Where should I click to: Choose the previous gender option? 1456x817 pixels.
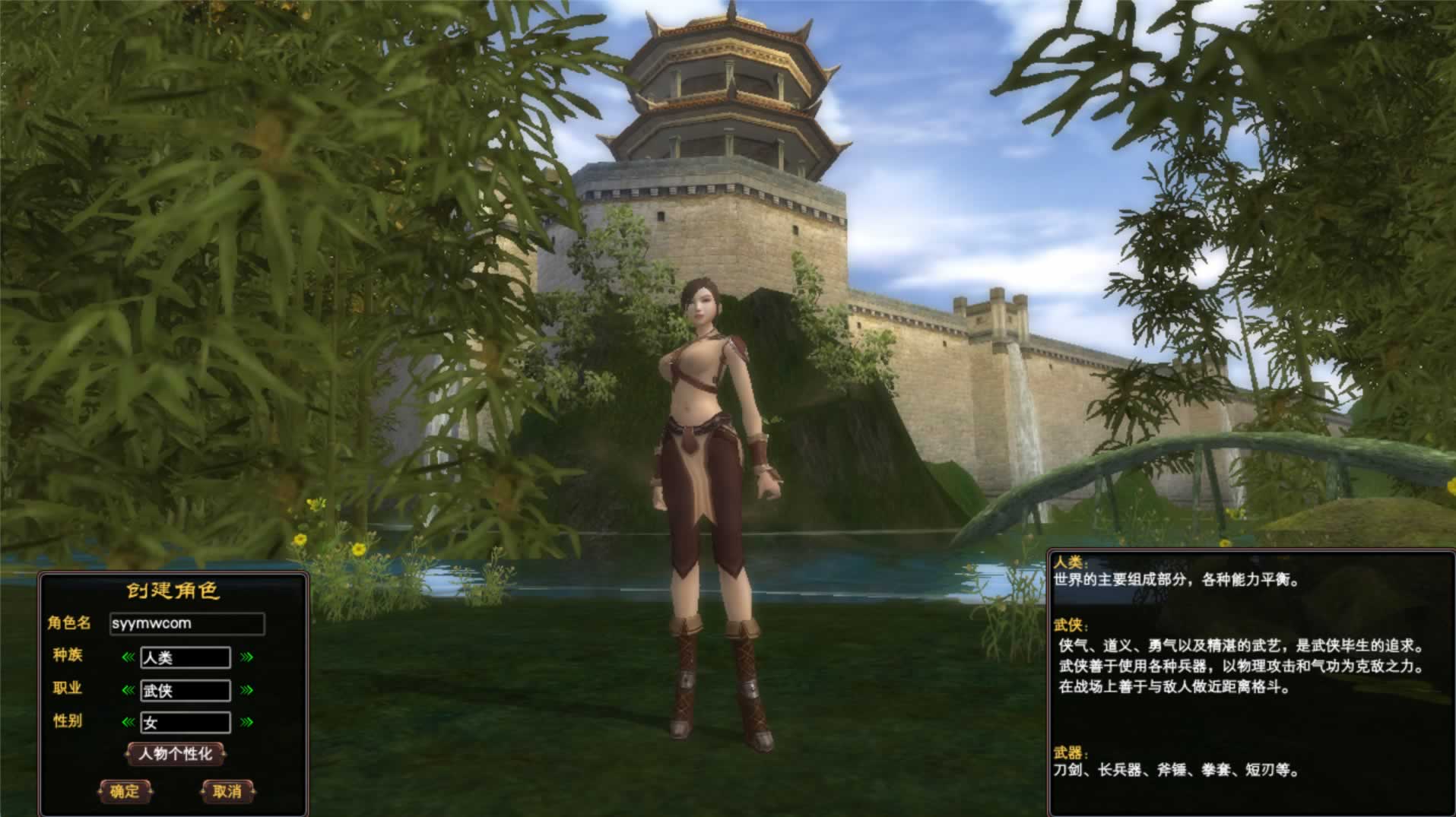tap(128, 722)
